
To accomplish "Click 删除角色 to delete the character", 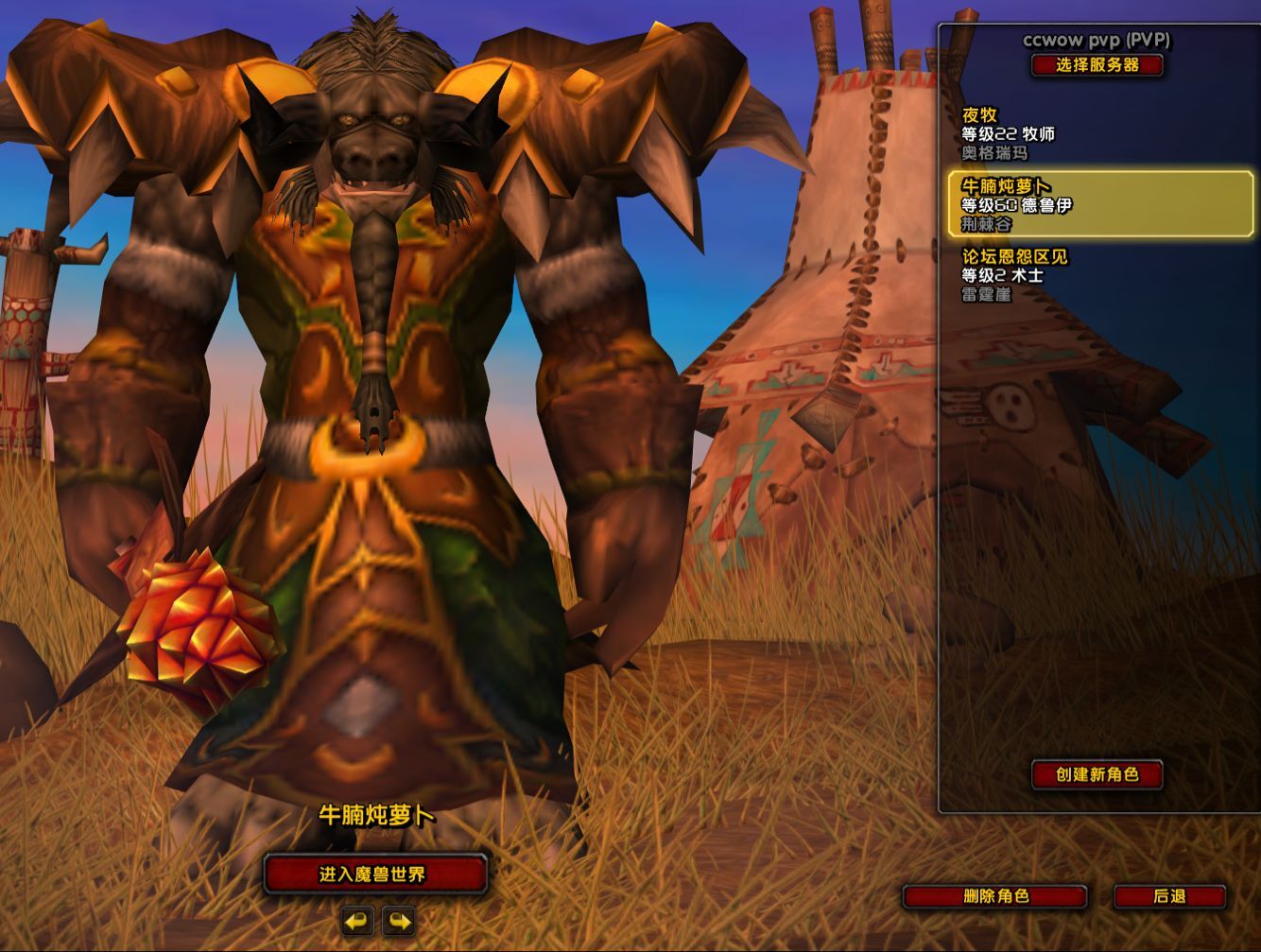I will (x=994, y=896).
